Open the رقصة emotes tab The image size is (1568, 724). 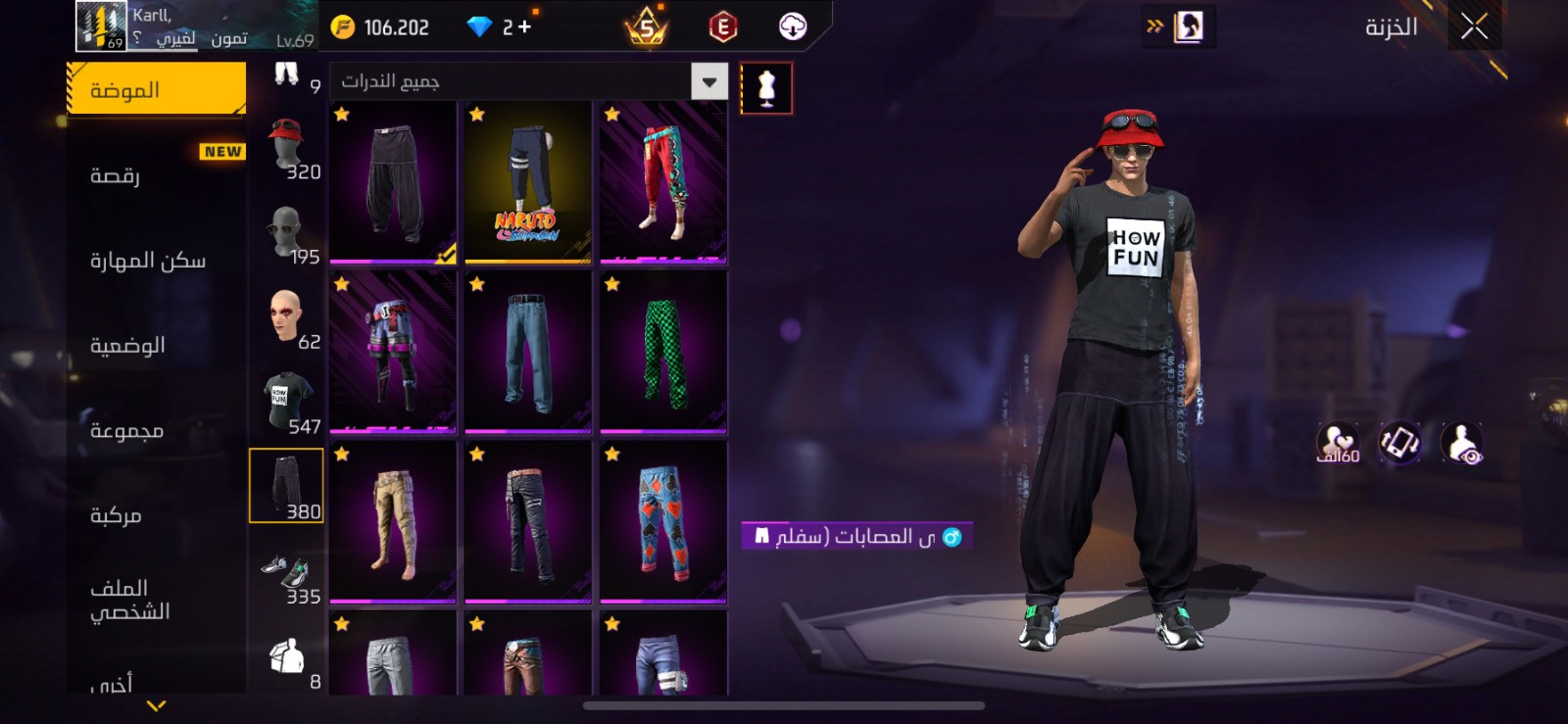coord(156,175)
